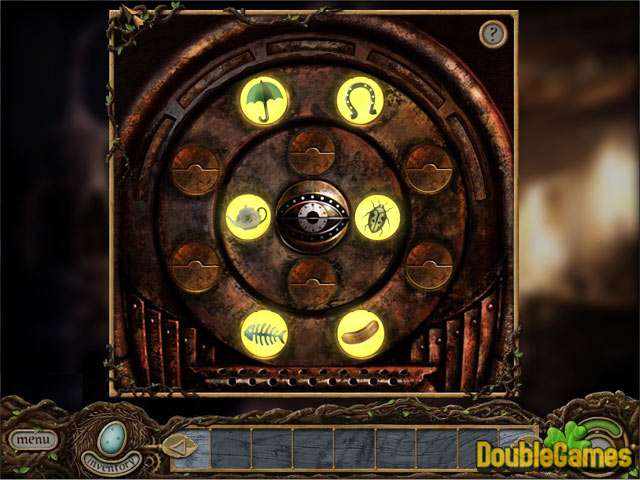Select the fish skeleton symbol

264,334
